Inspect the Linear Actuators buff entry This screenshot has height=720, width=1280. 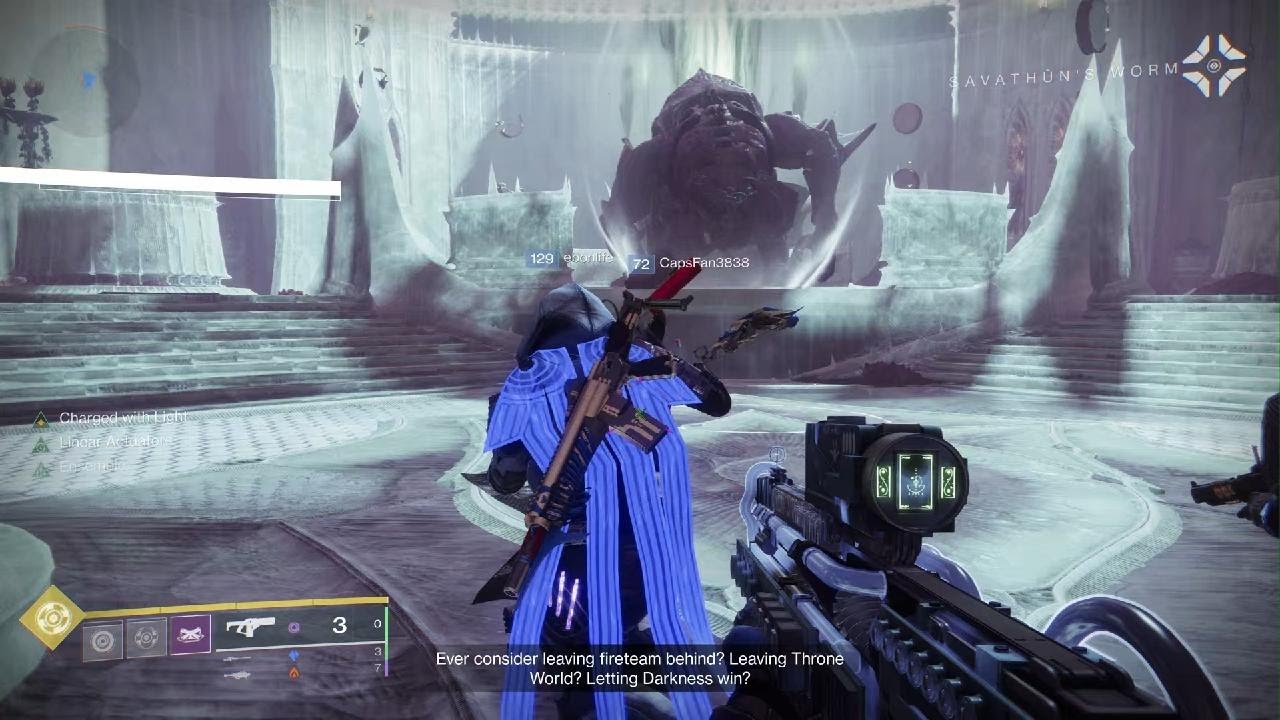coord(112,442)
